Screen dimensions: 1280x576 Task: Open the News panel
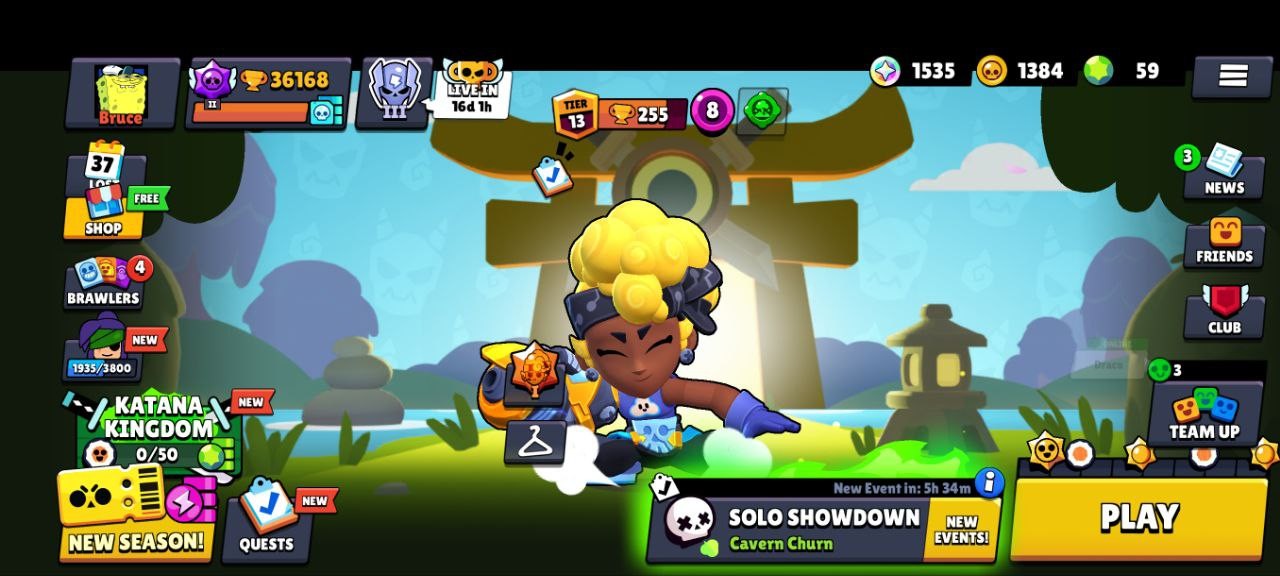[1222, 171]
